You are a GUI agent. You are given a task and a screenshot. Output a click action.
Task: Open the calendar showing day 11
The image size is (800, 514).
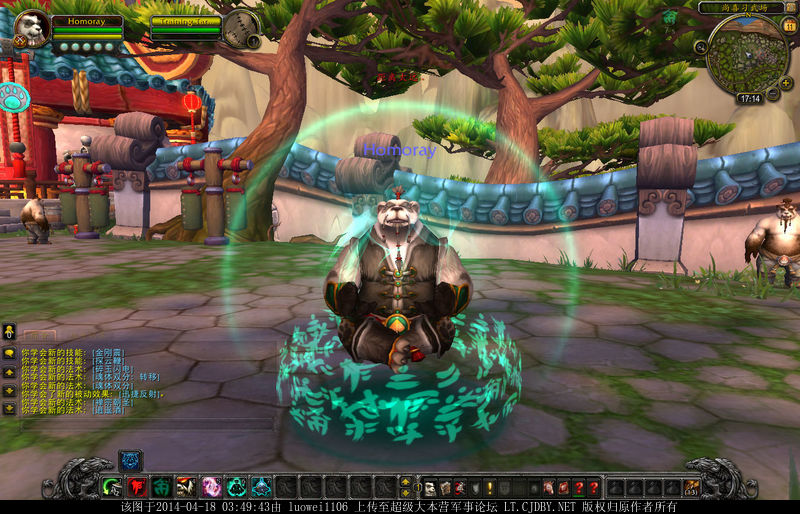(x=789, y=26)
